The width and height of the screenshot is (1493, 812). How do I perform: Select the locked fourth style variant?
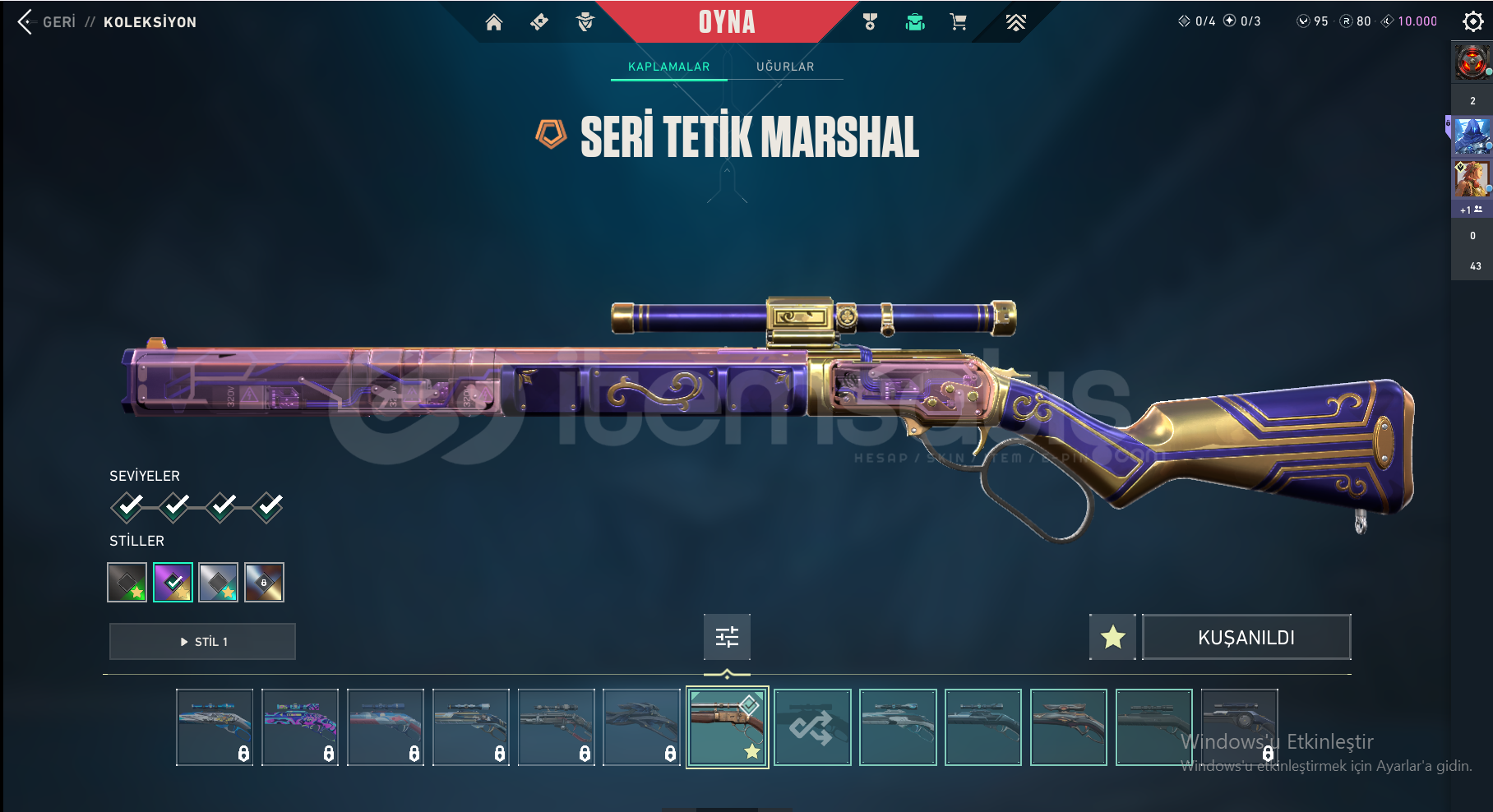pos(264,582)
